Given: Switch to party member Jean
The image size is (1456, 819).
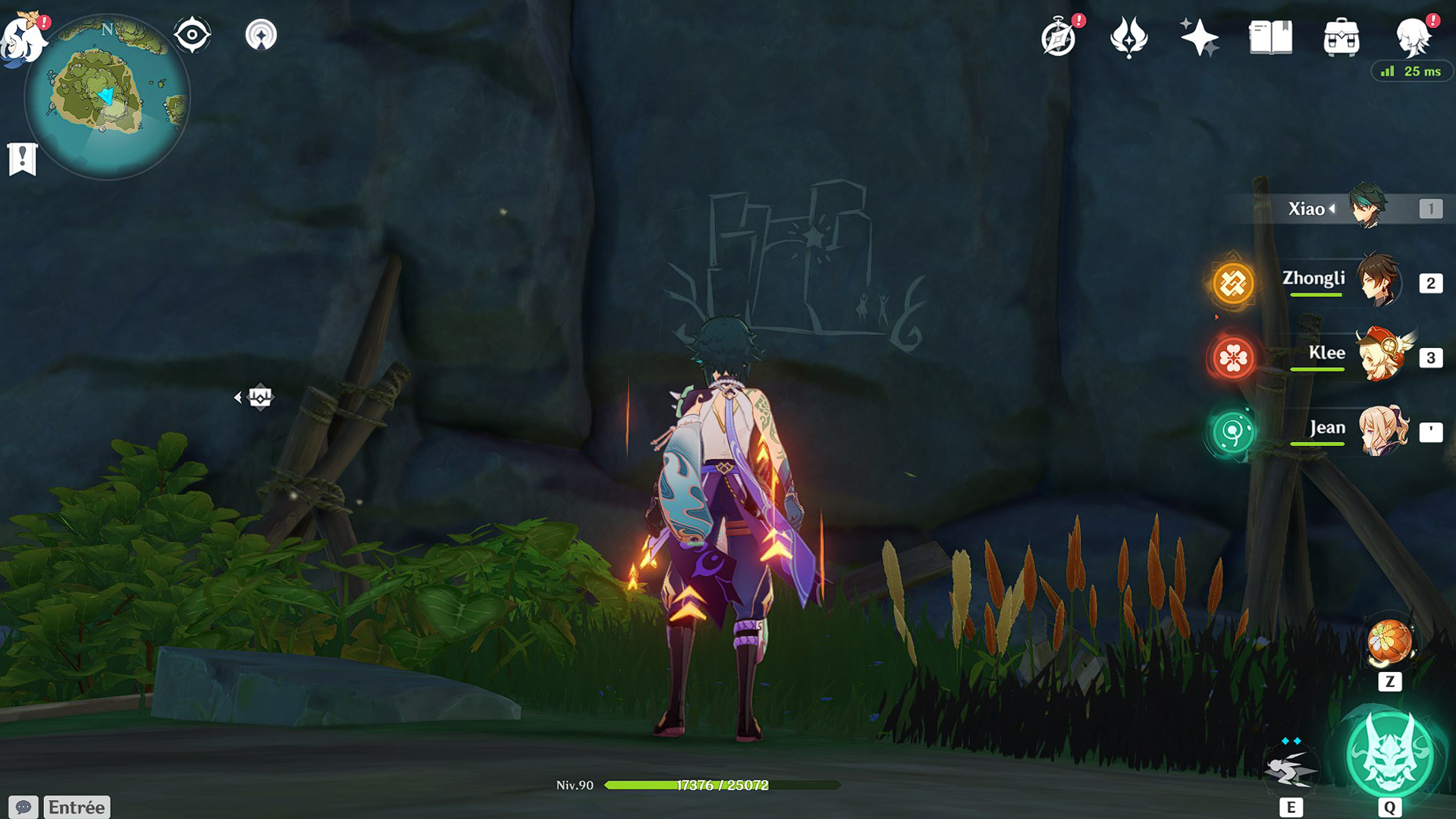Looking at the screenshot, I should tap(1382, 431).
